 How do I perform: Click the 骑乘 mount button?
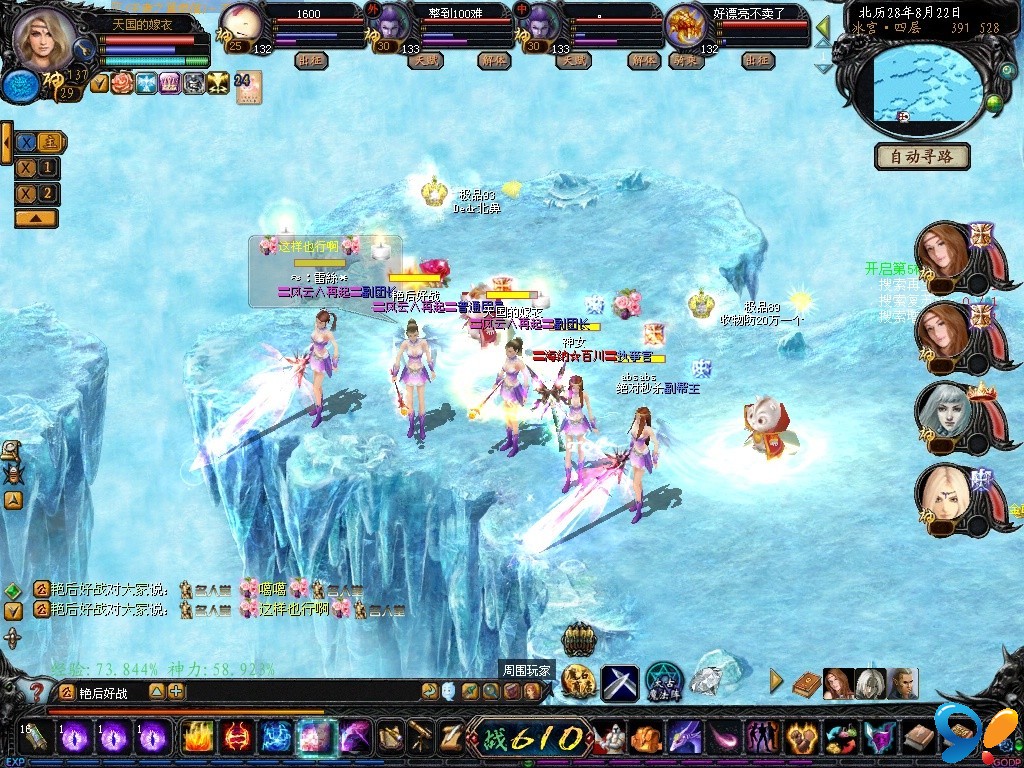click(x=685, y=60)
